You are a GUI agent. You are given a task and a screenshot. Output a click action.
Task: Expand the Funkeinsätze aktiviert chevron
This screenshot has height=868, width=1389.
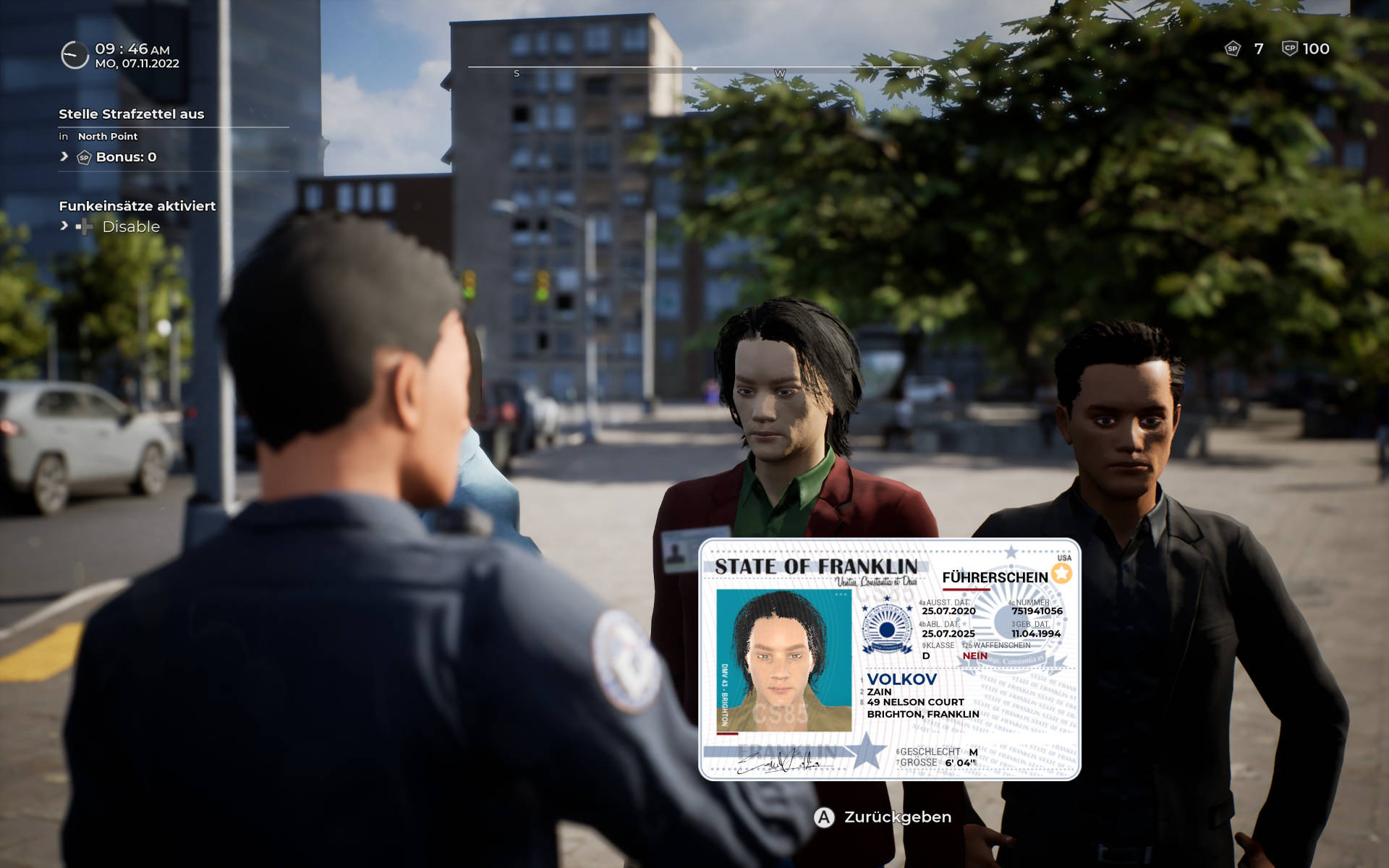point(63,226)
